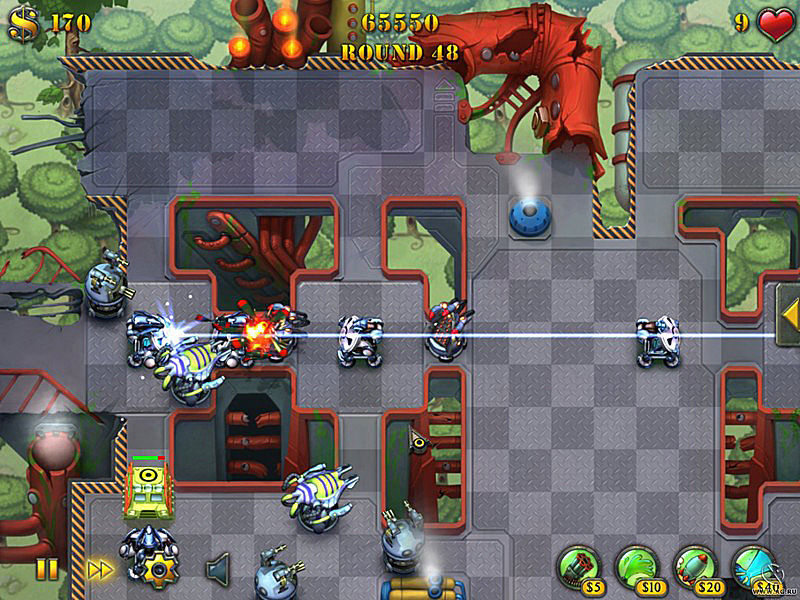Buy the $5 gatling gun tower

577,565
